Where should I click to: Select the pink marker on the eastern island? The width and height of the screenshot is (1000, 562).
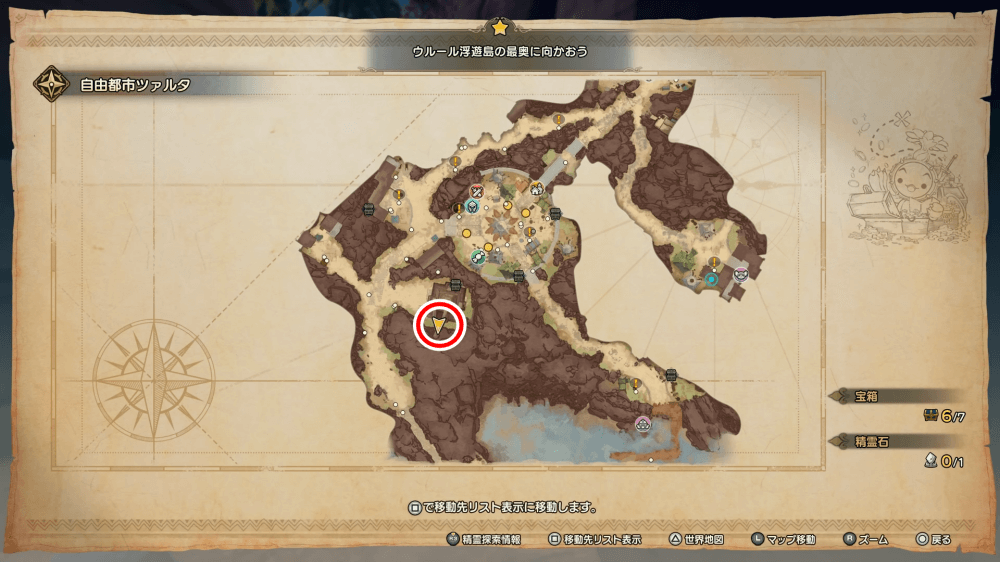740,272
